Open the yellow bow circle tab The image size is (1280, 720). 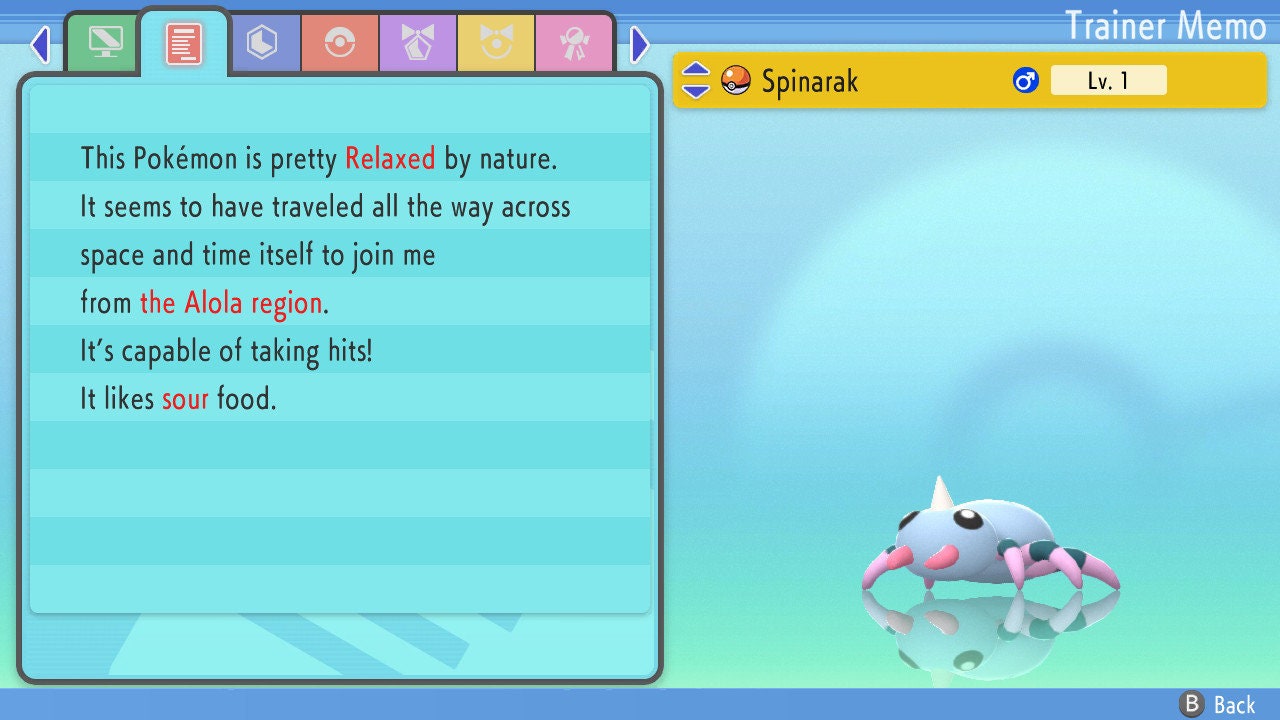click(x=496, y=43)
